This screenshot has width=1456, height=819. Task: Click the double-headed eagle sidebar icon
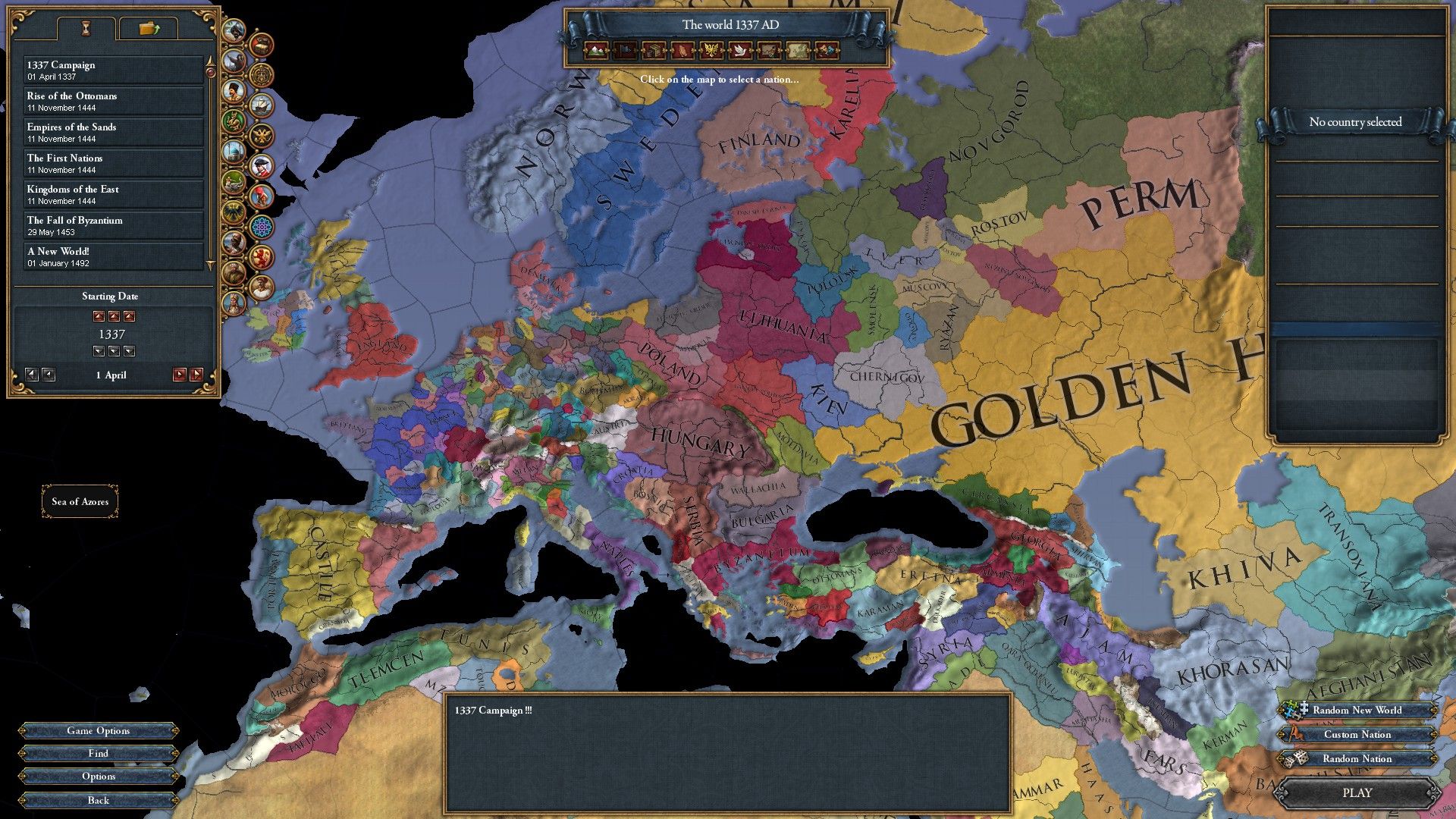point(262,135)
